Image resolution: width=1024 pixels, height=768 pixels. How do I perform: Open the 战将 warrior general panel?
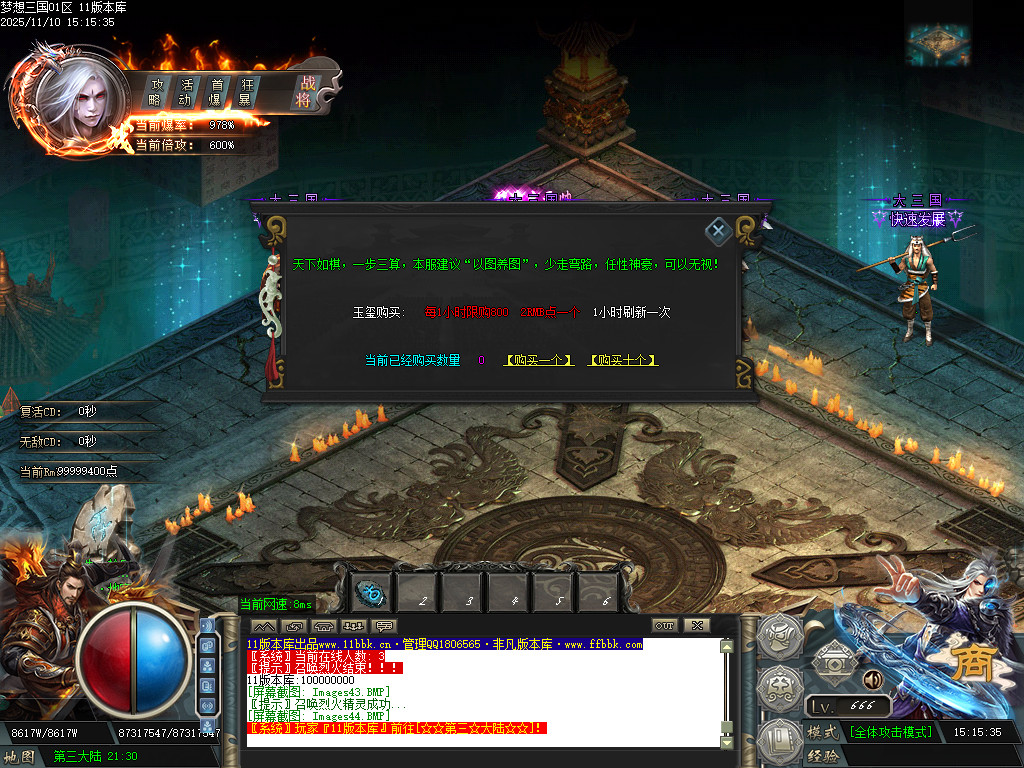[304, 92]
